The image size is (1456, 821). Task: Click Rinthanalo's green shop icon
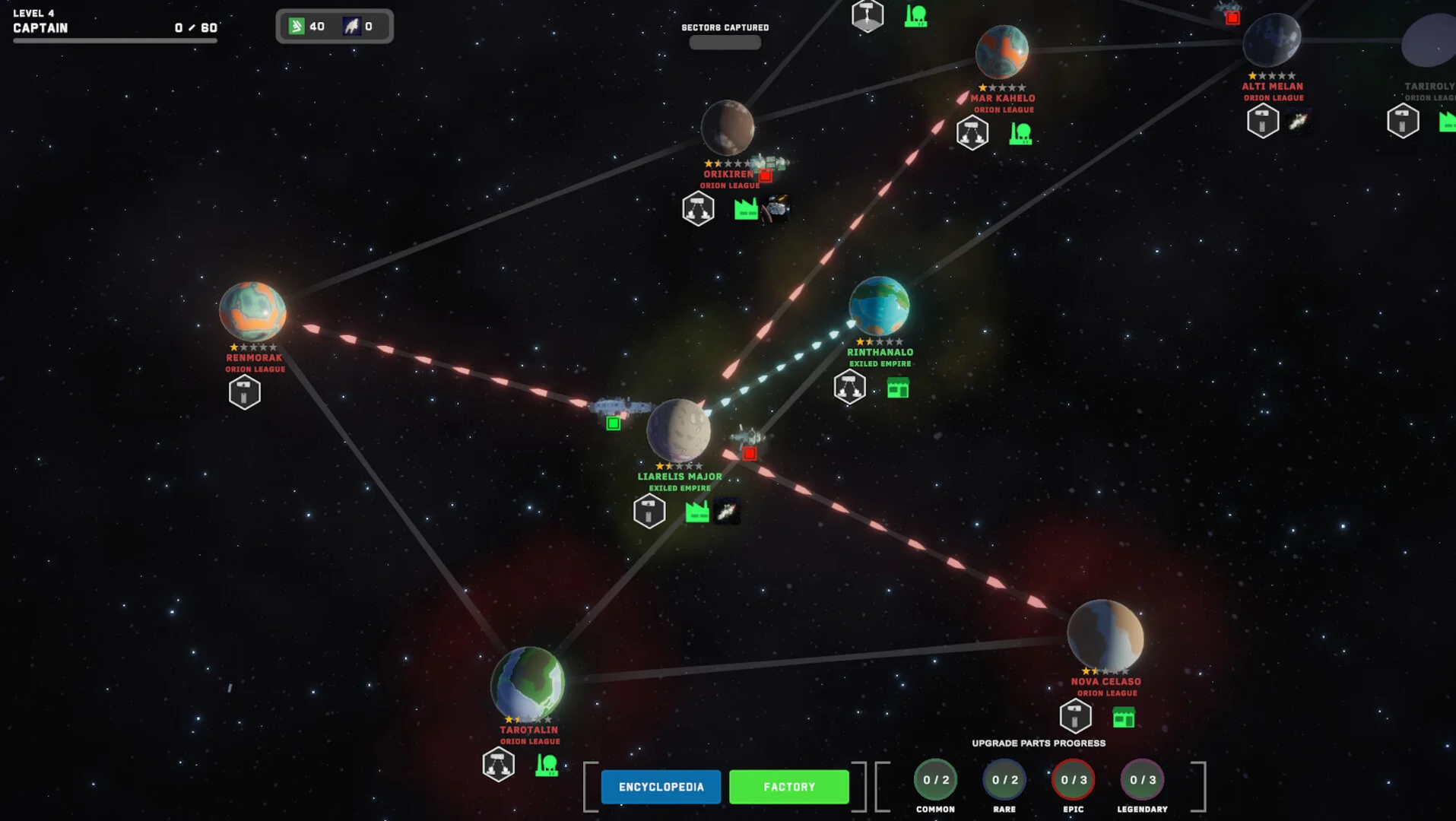pos(897,389)
